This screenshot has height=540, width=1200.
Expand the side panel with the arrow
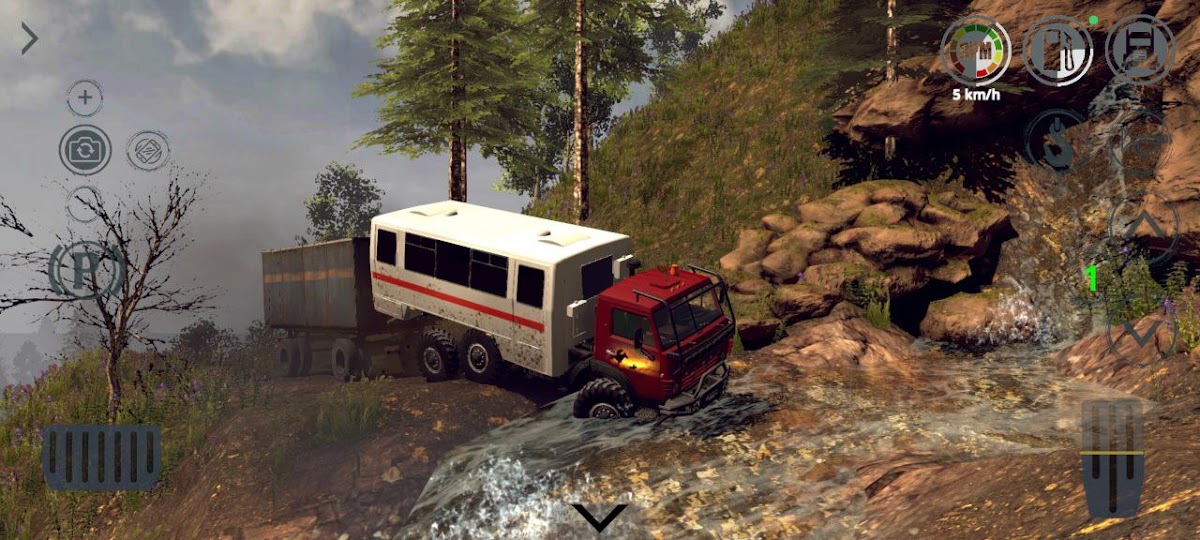click(29, 39)
